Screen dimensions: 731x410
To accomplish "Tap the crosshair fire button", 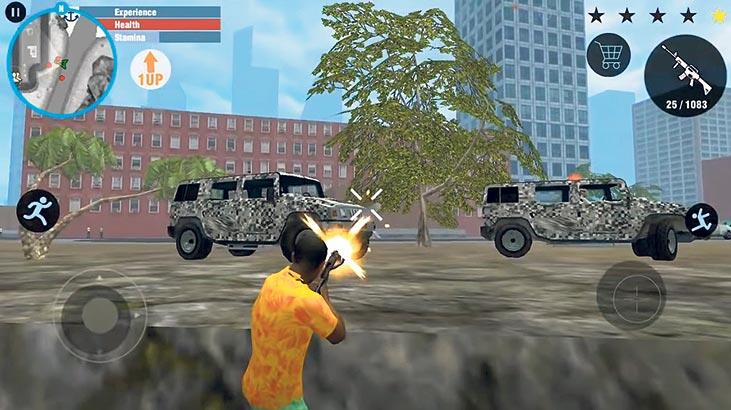I will click(630, 296).
